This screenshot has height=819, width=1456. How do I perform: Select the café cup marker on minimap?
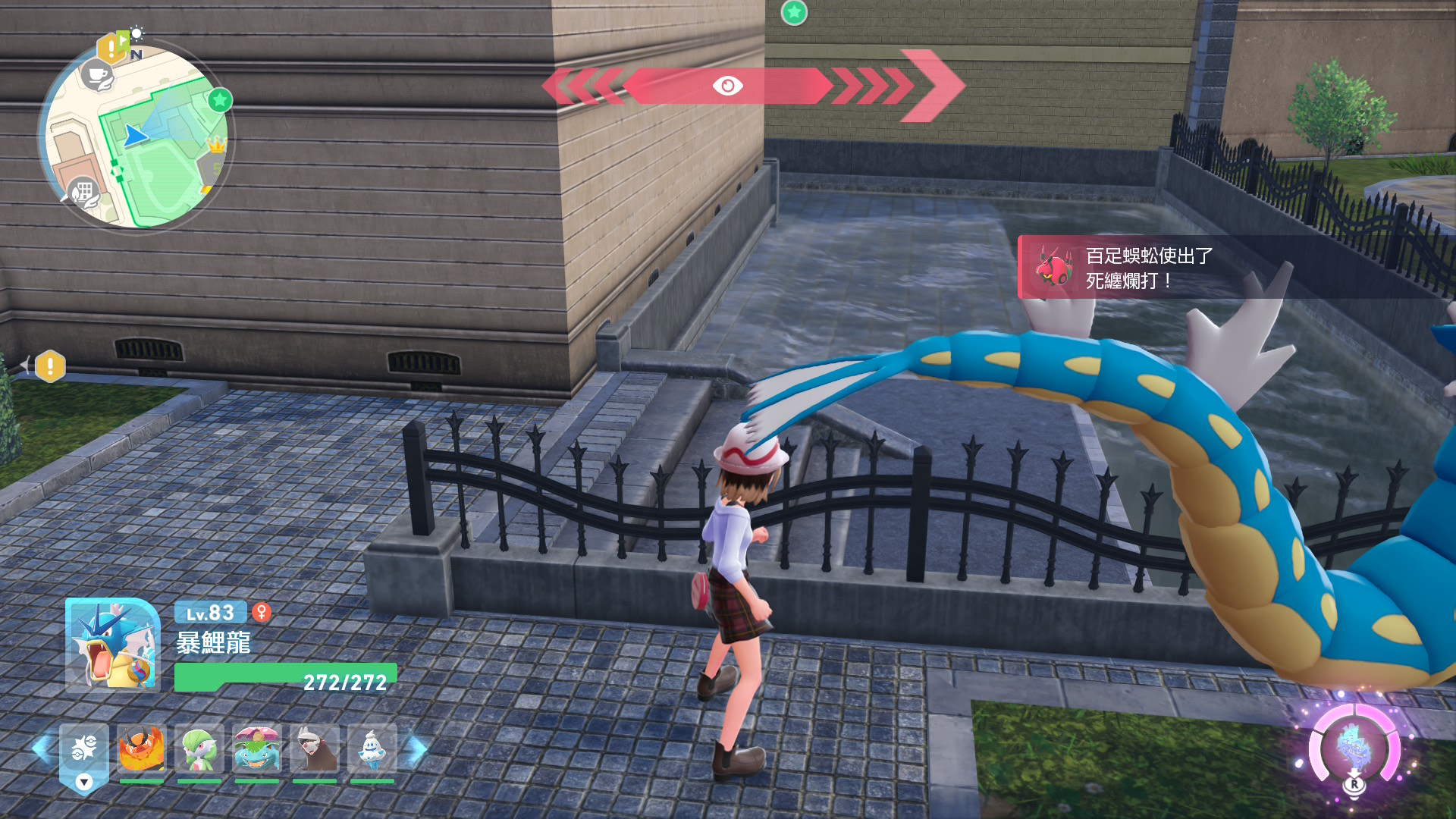(x=97, y=76)
